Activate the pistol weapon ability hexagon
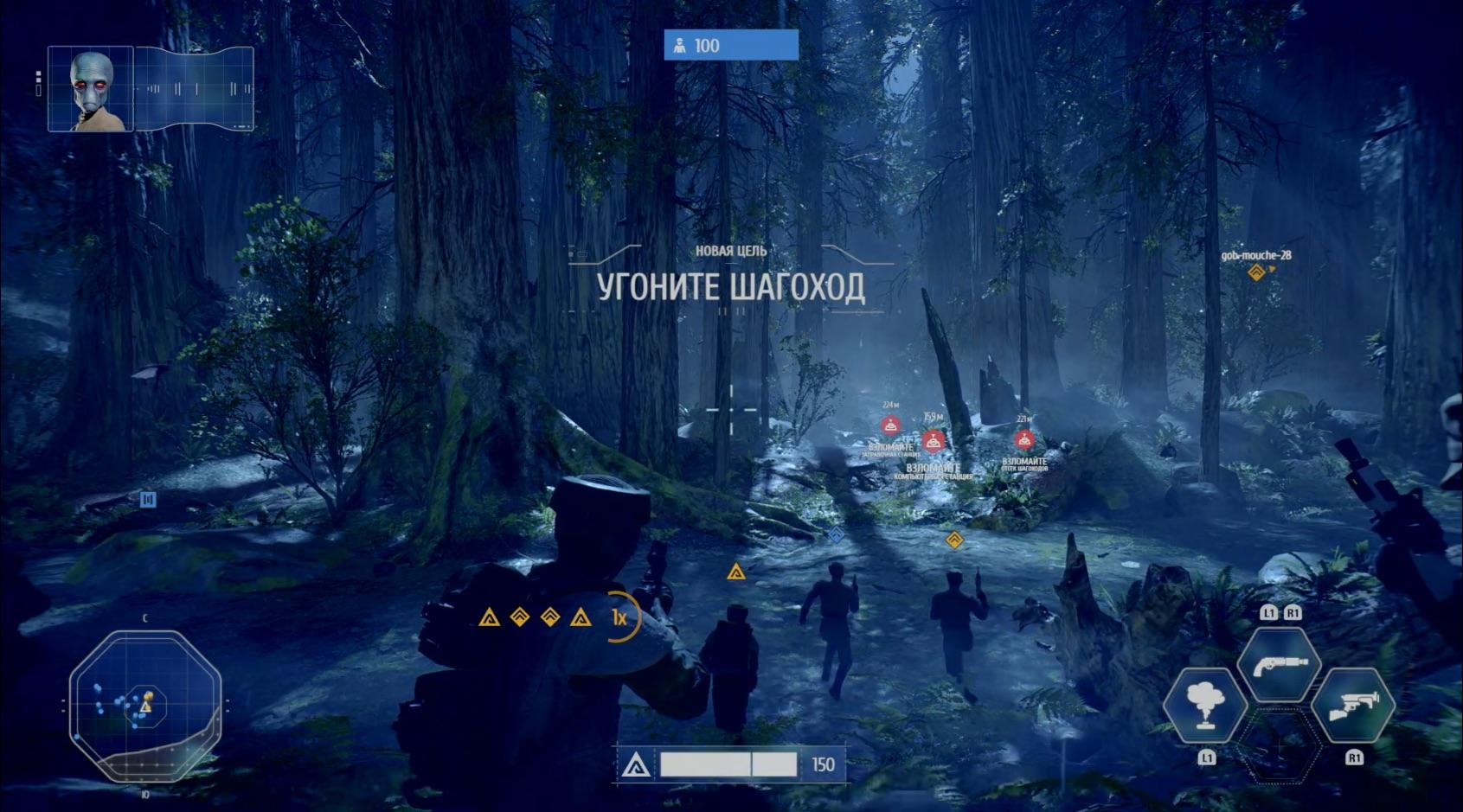Viewport: 1463px width, 812px height. [x=1279, y=663]
